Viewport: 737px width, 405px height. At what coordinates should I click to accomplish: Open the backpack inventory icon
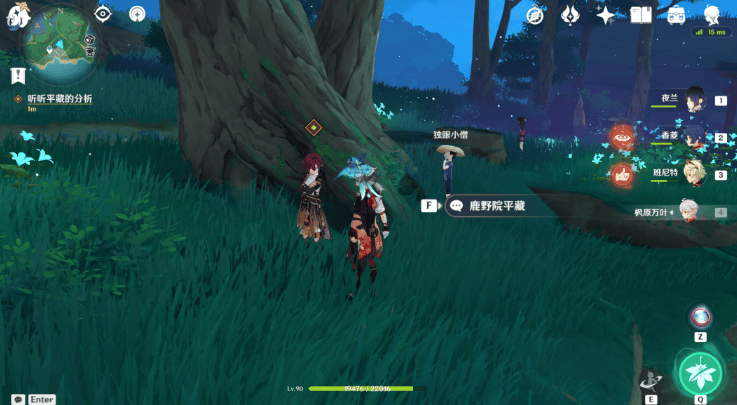point(676,14)
